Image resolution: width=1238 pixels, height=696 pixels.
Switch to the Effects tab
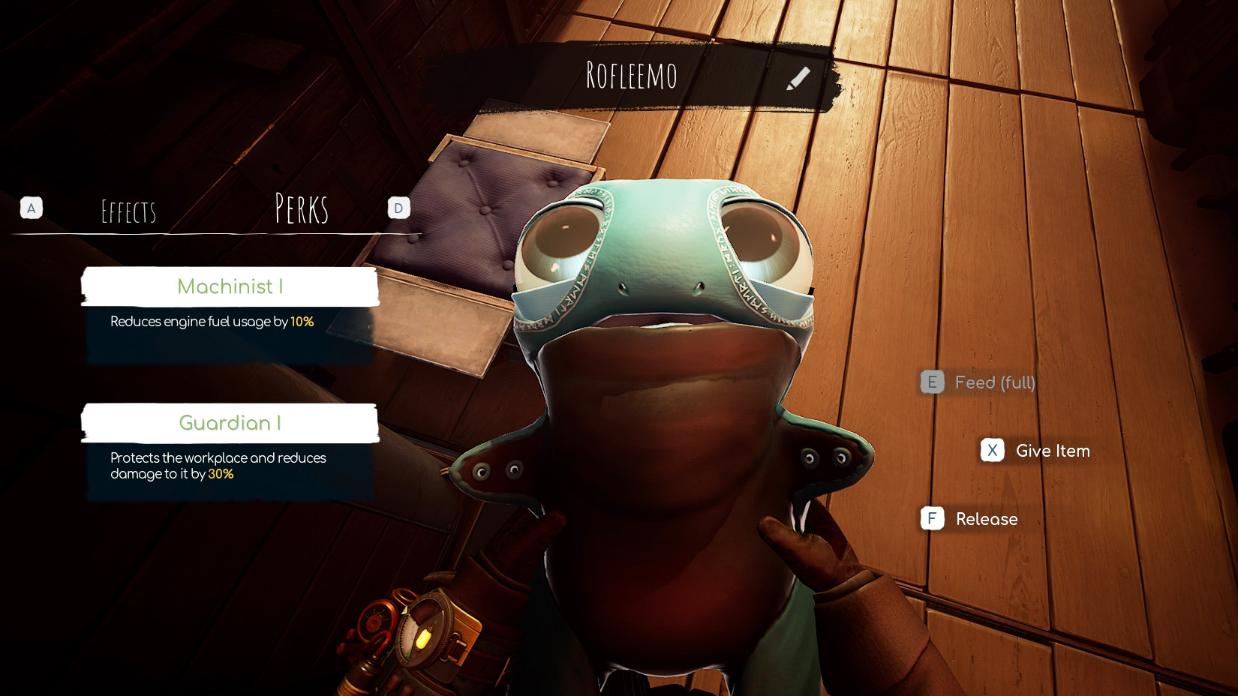click(129, 211)
